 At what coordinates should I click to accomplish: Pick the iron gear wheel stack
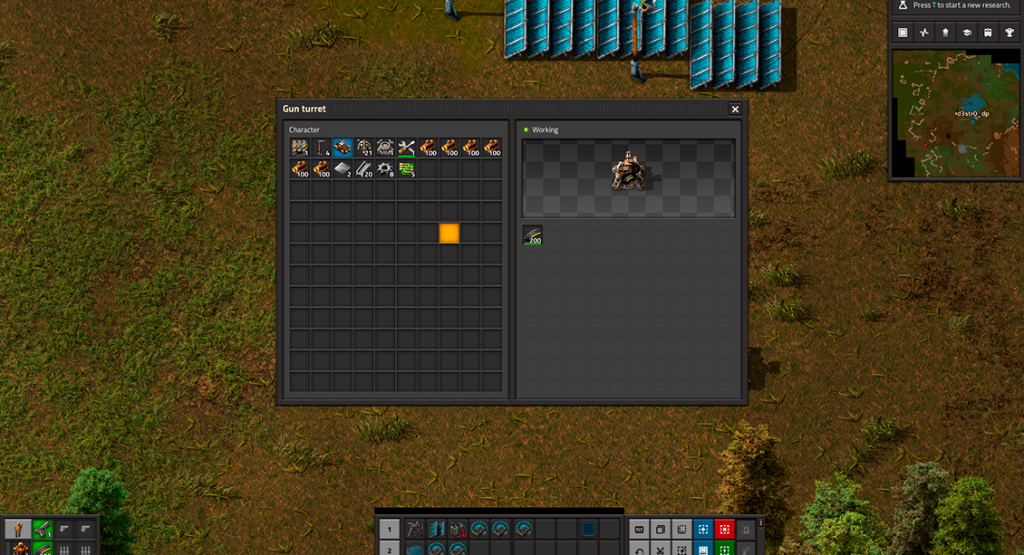tap(385, 169)
